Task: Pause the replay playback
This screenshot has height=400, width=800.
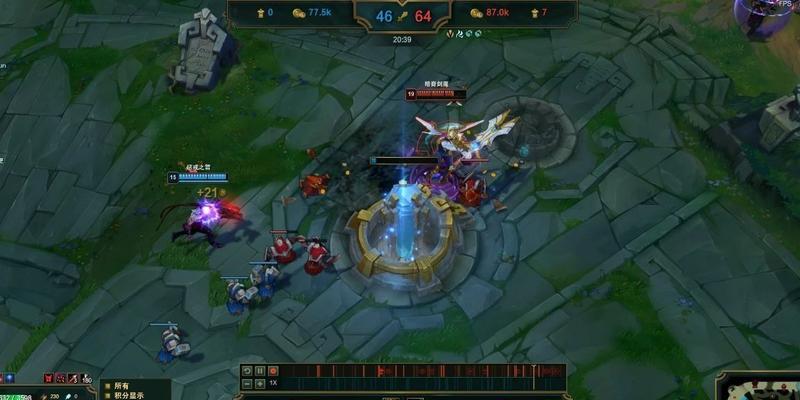Action: click(259, 371)
